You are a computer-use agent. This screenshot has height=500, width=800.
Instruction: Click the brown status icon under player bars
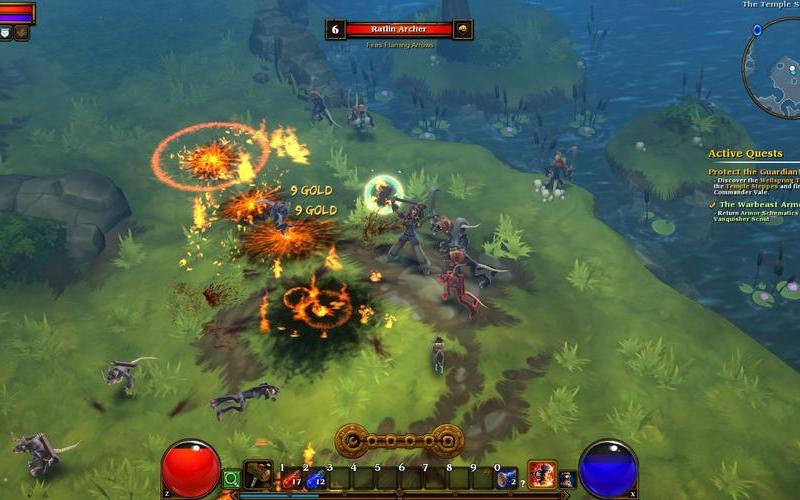point(21,33)
